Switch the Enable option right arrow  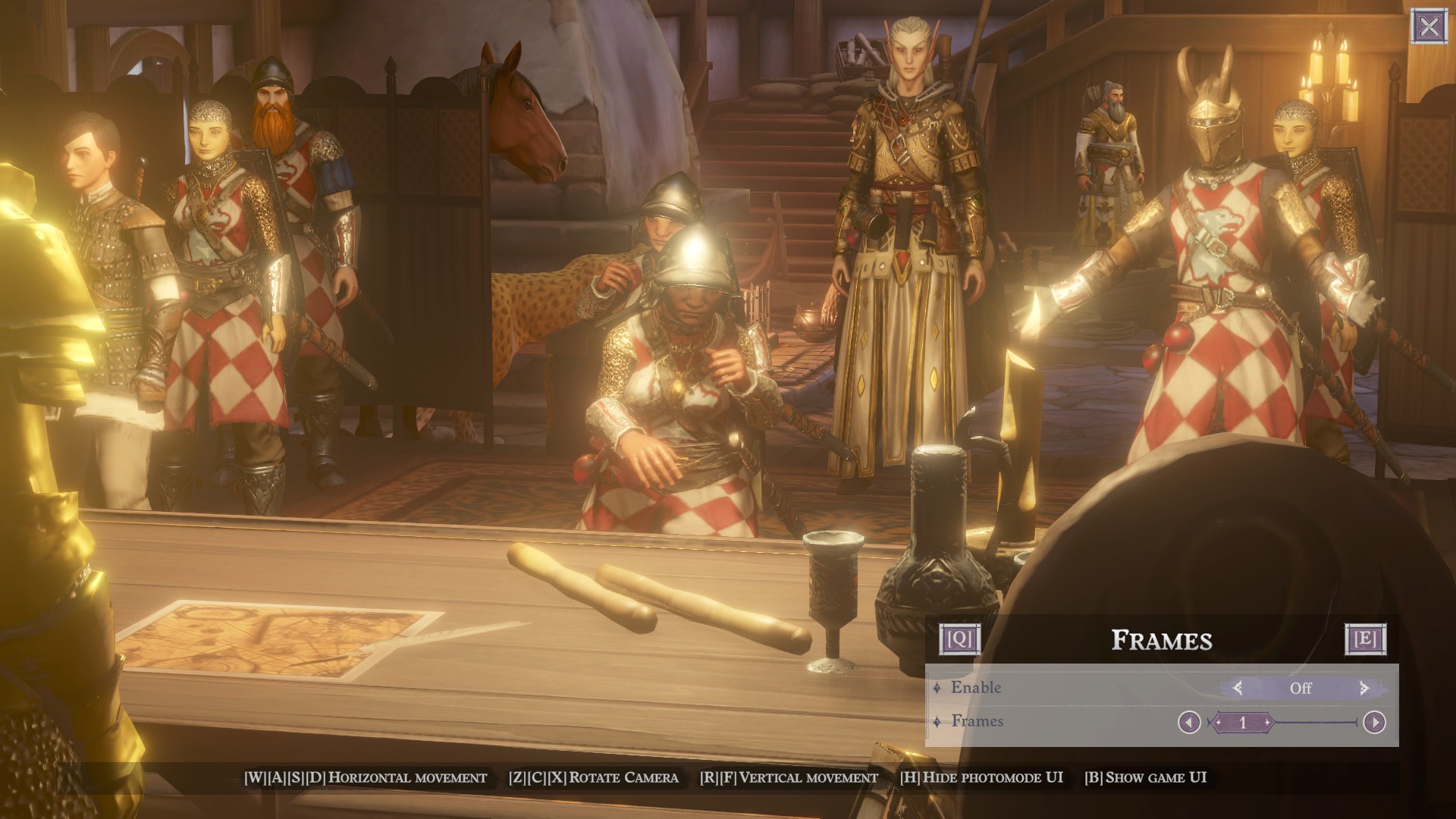tap(1364, 688)
